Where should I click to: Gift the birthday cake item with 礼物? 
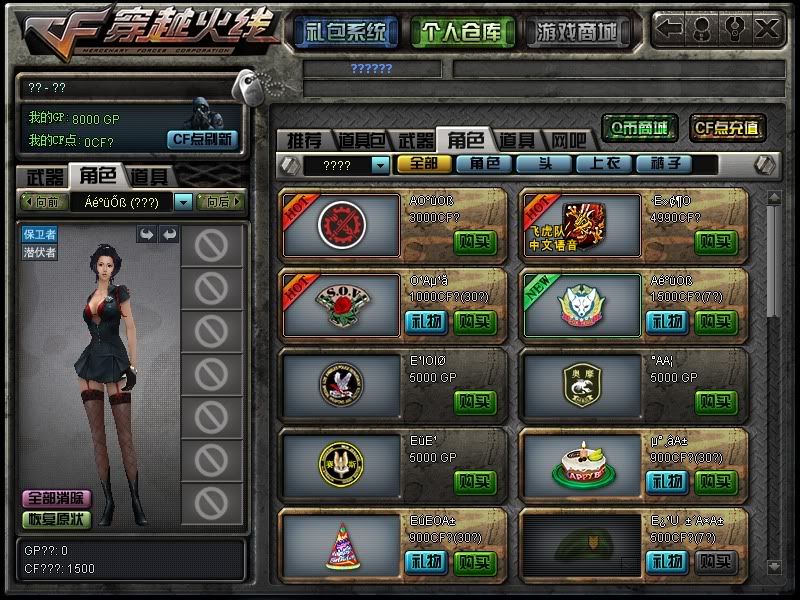pyautogui.click(x=666, y=483)
